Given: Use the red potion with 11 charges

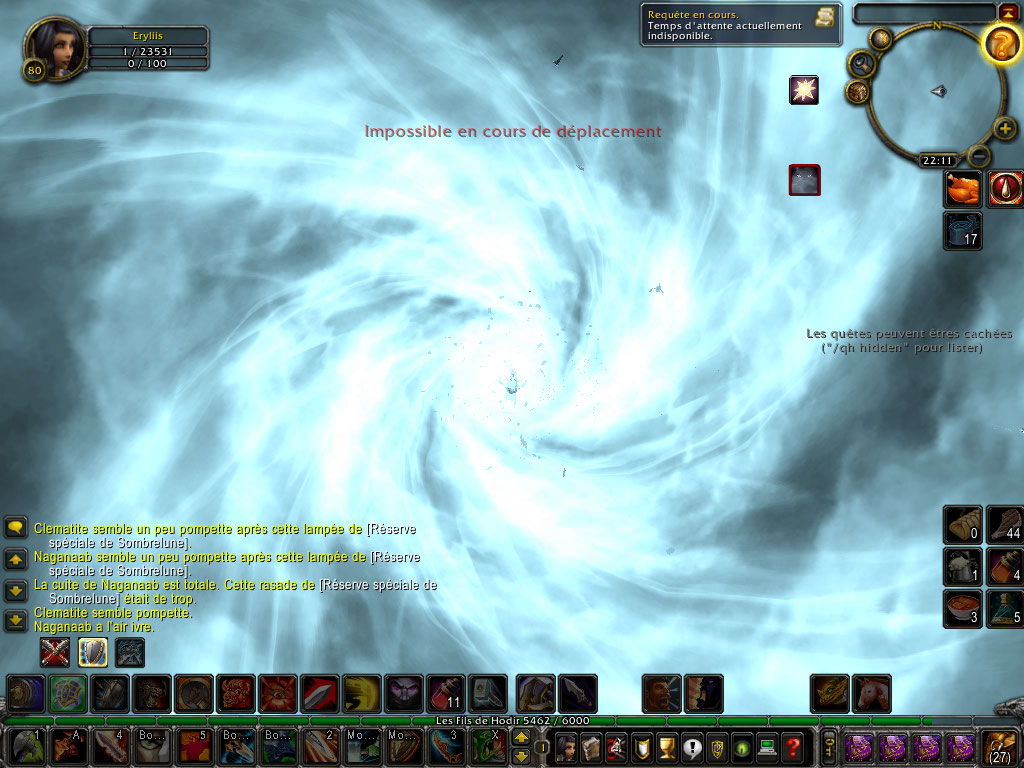Looking at the screenshot, I should 445,693.
